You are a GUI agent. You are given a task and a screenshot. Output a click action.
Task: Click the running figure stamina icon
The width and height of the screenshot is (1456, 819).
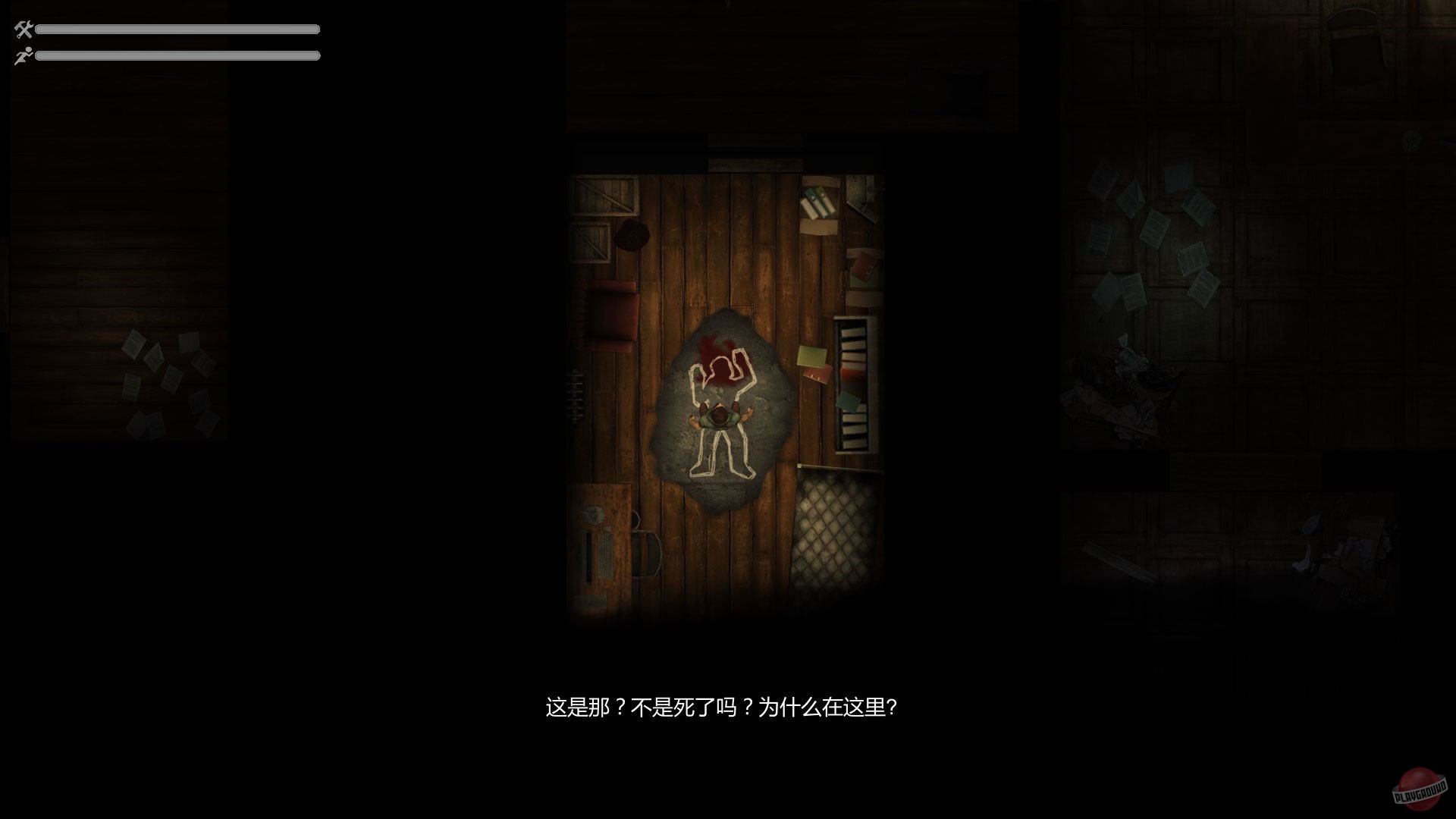coord(22,55)
